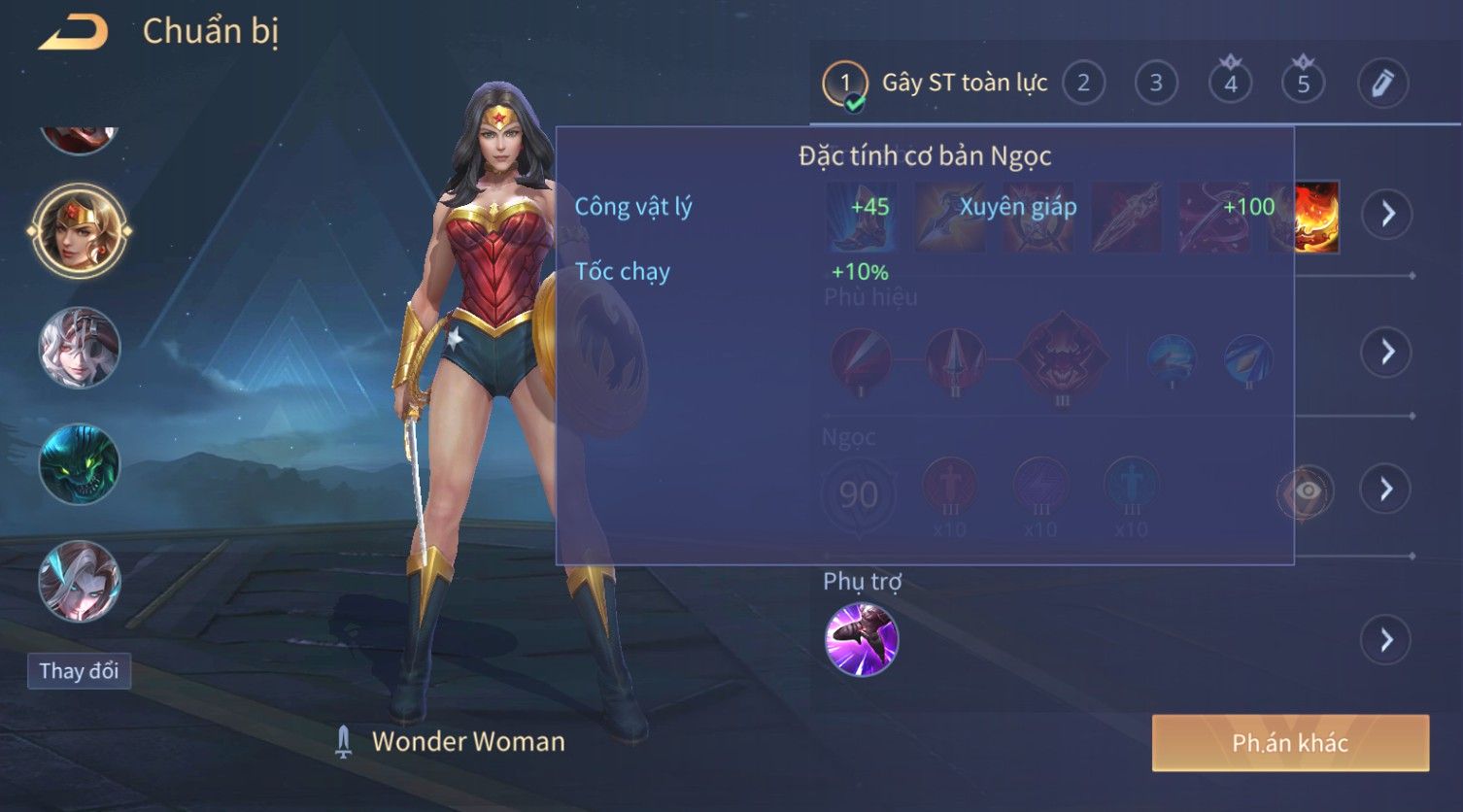Expand the Phù hiệu row arrow
Screen dimensions: 1463x812
pos(1387,352)
